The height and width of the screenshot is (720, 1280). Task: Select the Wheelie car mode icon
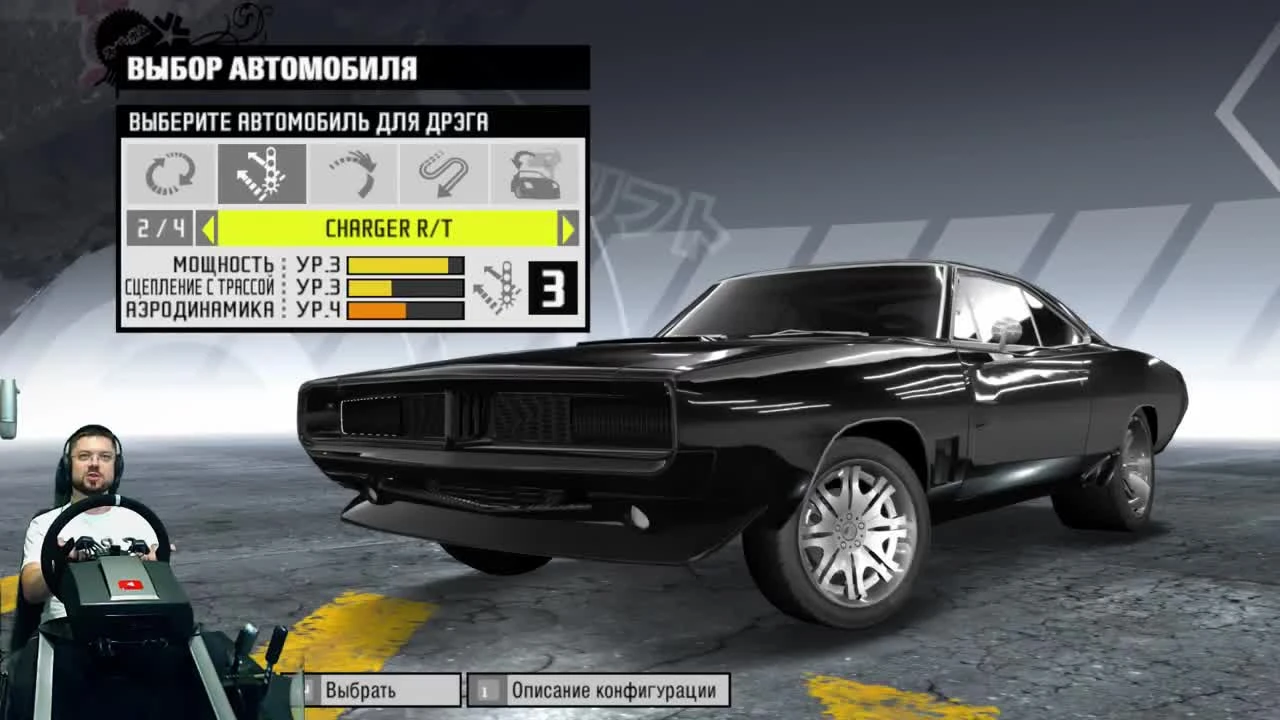click(x=534, y=172)
